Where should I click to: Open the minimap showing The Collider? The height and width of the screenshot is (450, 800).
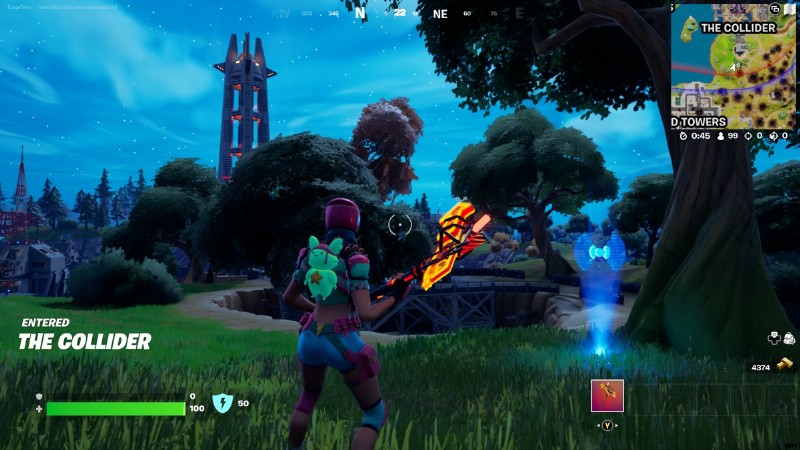click(734, 66)
